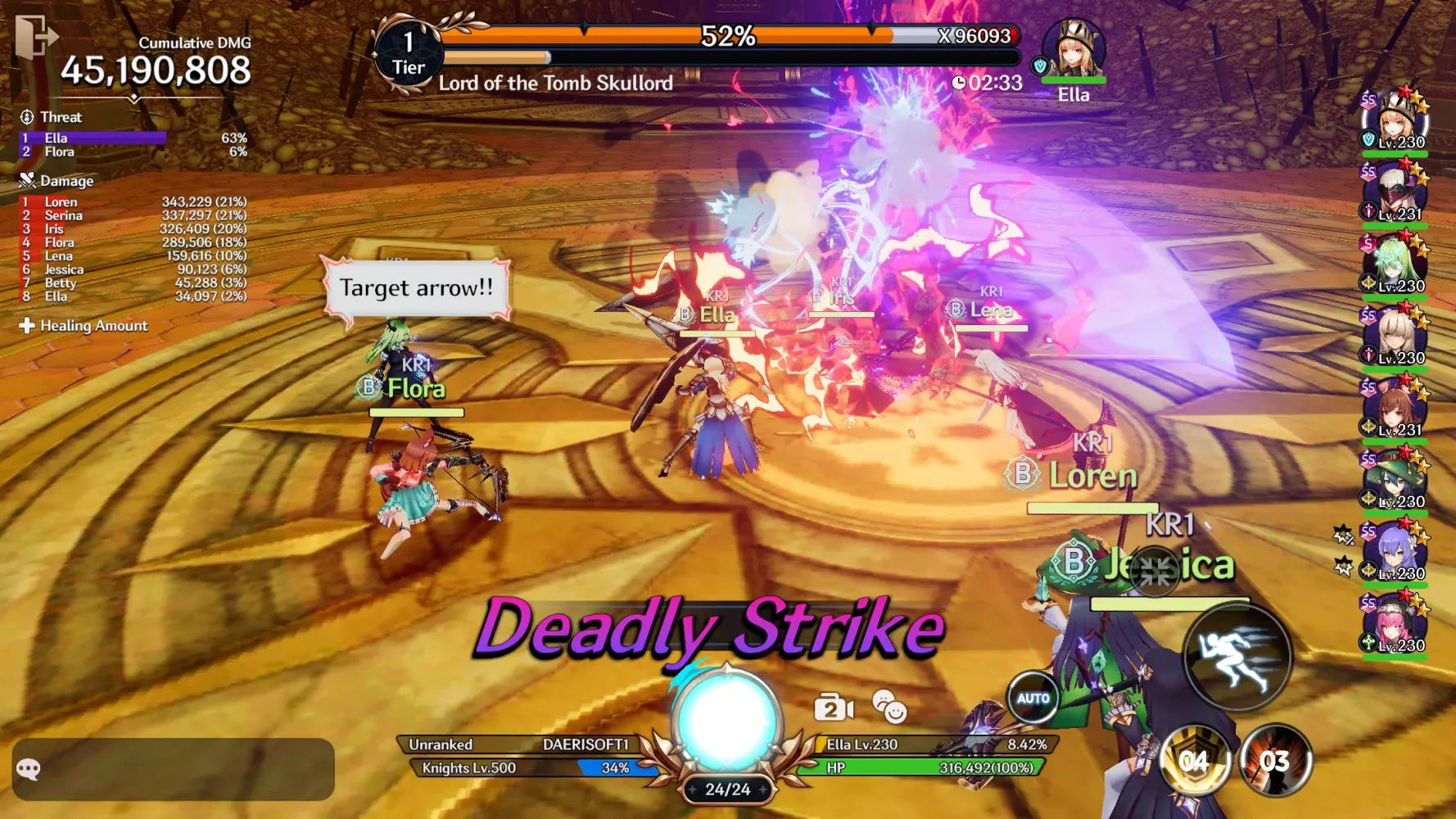
Task: Open the emote smiley menu
Action: 889,706
